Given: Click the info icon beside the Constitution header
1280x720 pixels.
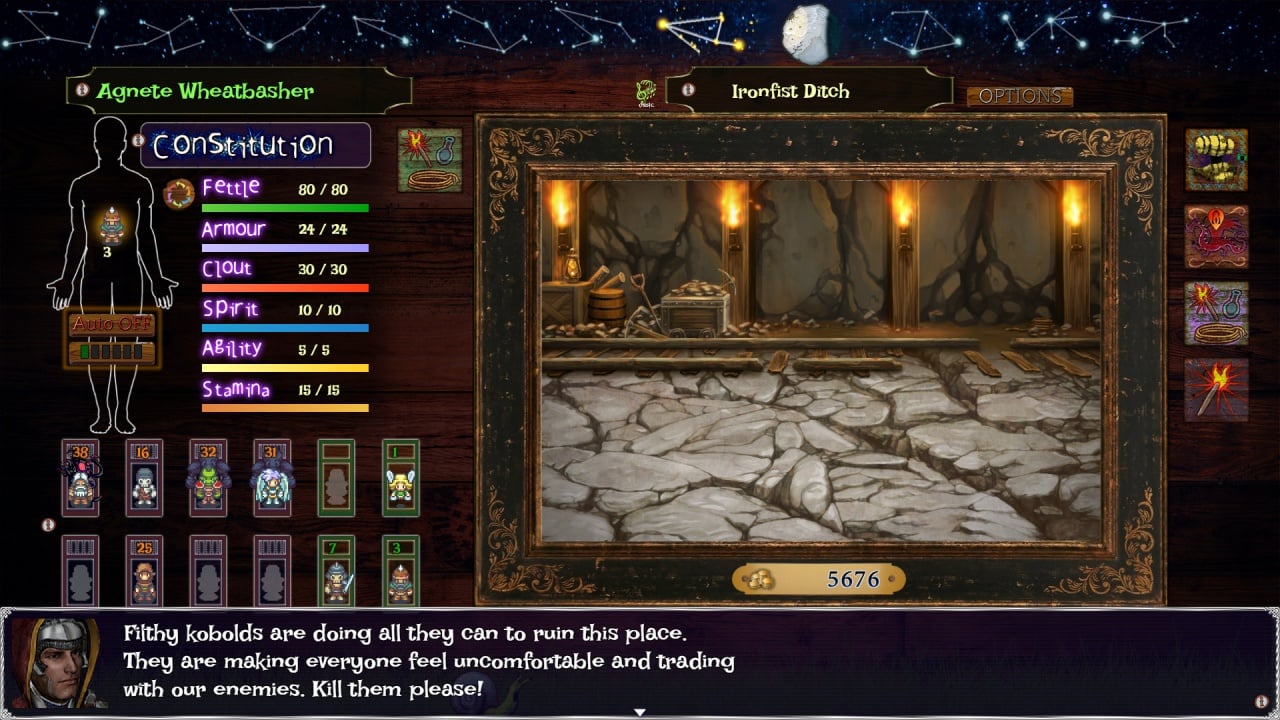Looking at the screenshot, I should click(x=137, y=141).
